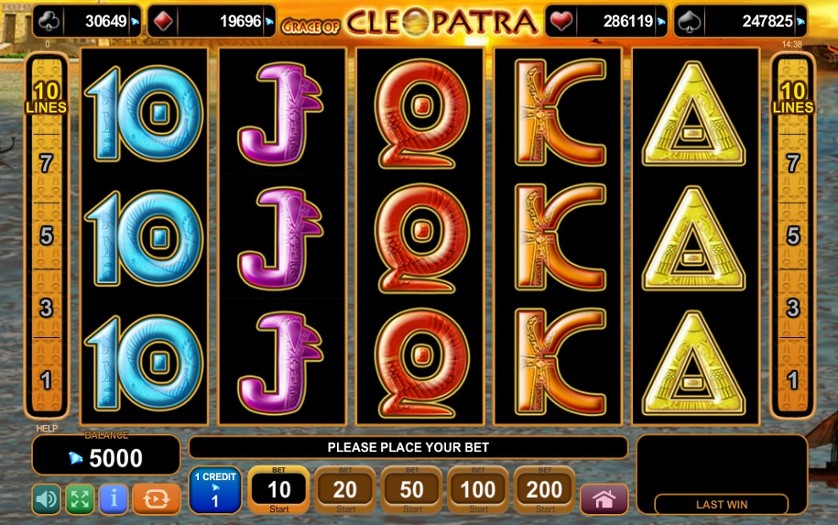Toggle the sound speaker button

(46, 498)
